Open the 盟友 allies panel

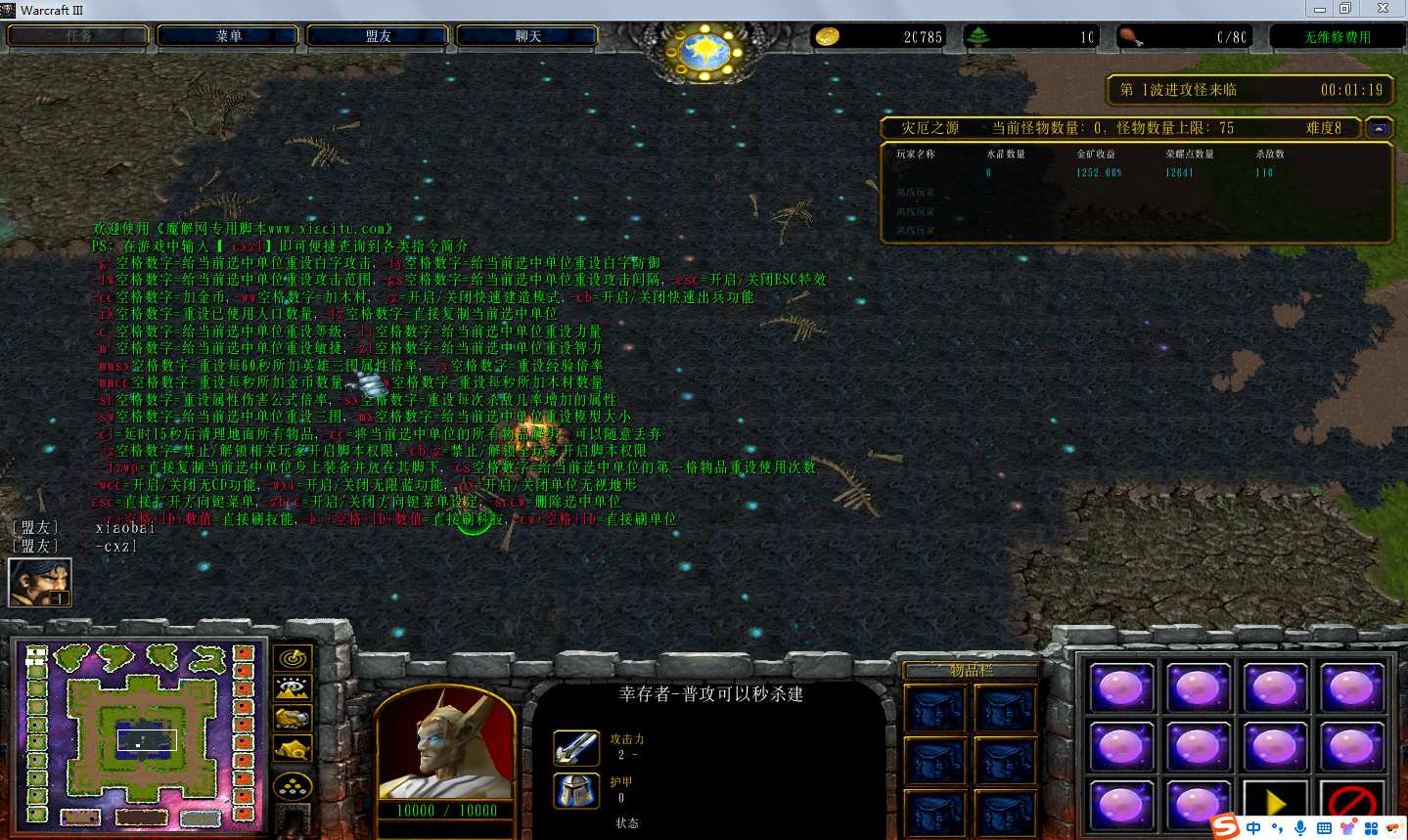click(x=379, y=36)
